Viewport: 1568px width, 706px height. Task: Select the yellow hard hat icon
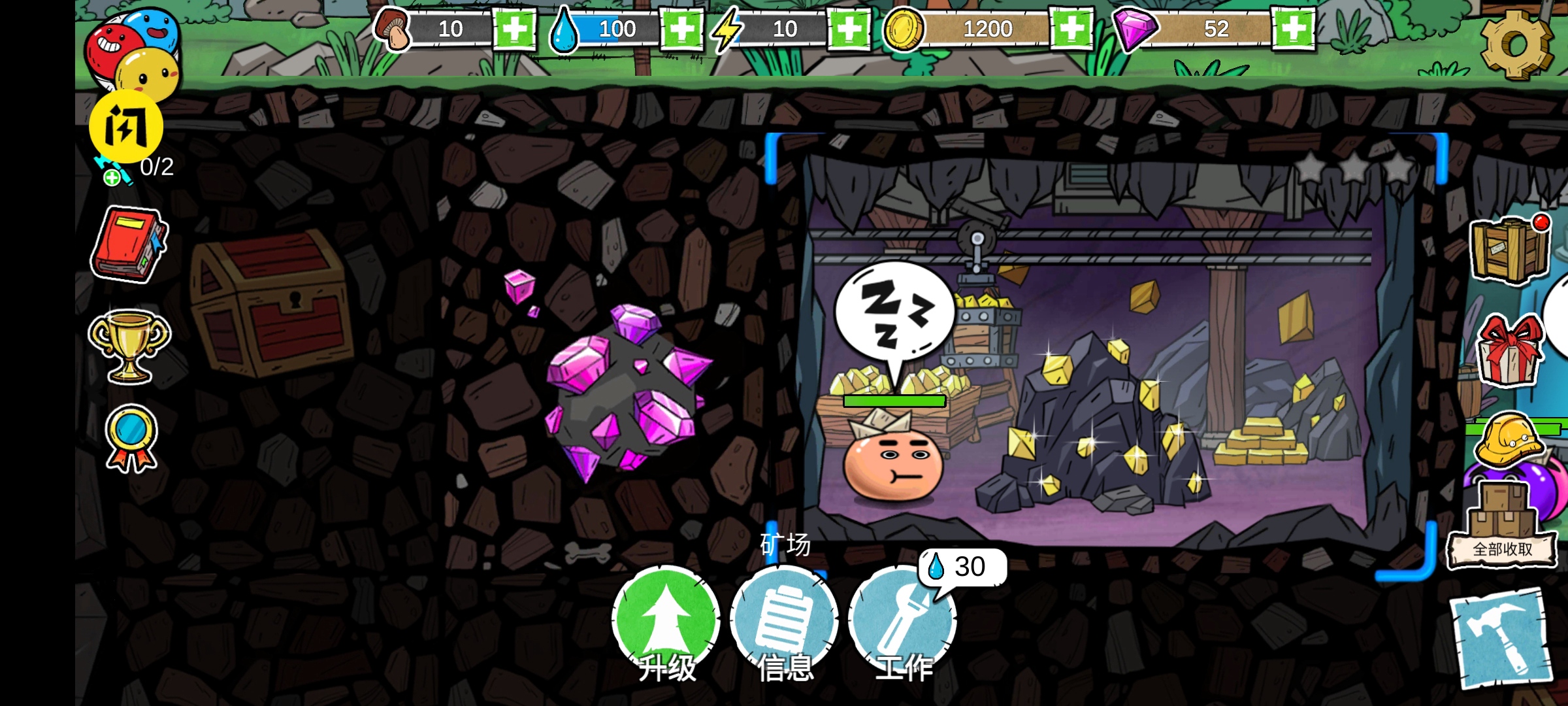point(1509,438)
